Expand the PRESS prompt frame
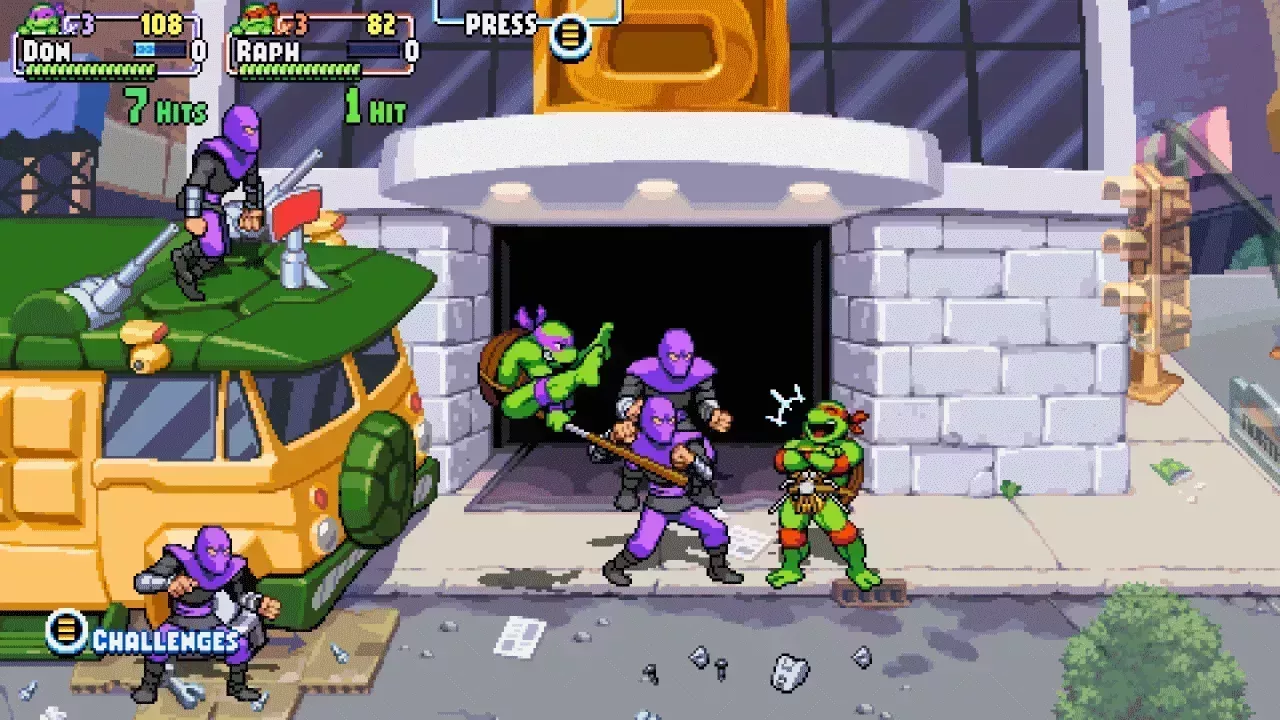The width and height of the screenshot is (1280, 720). coord(527,15)
